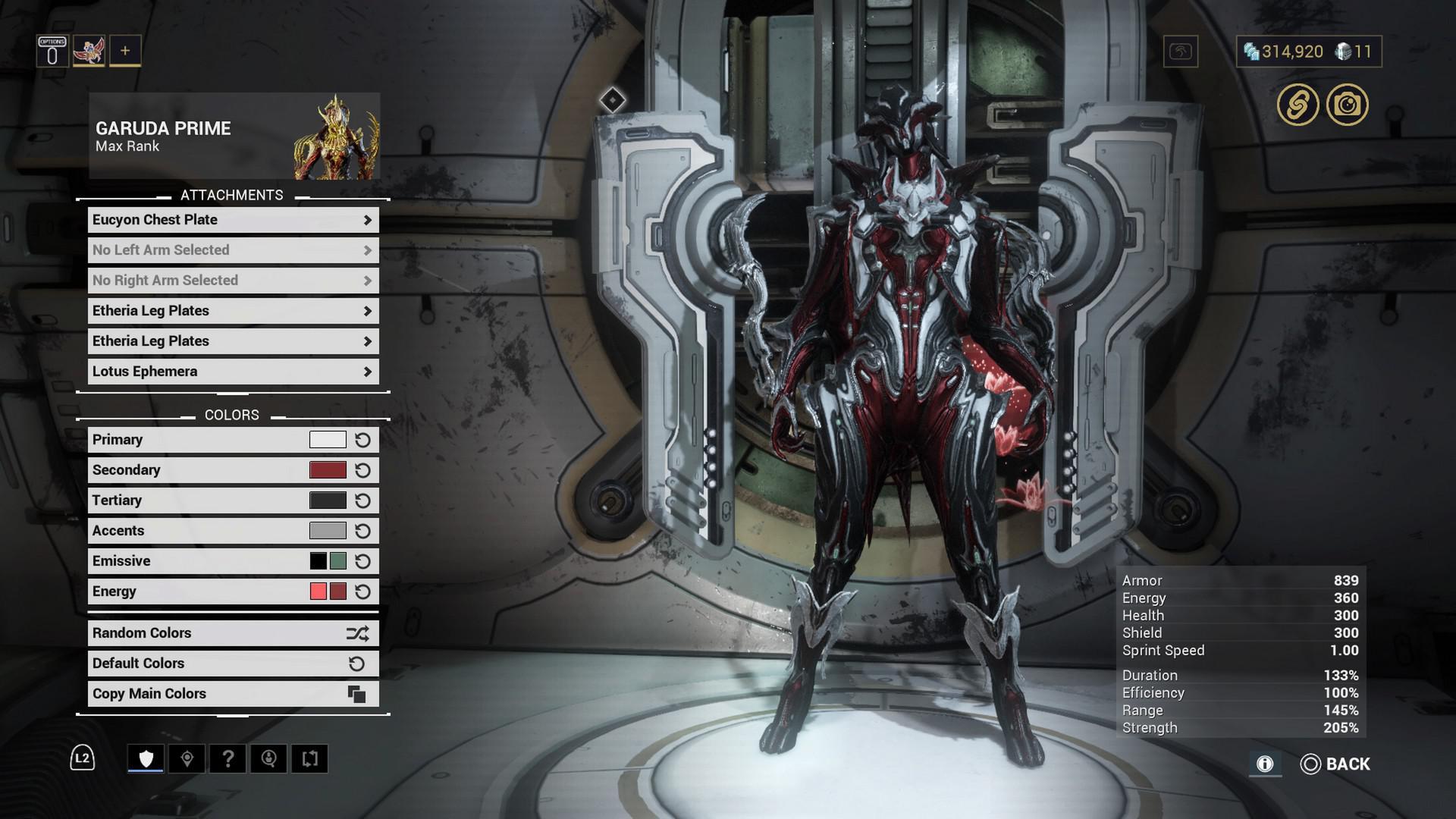
Task: Restore Default Colors
Action: [233, 664]
